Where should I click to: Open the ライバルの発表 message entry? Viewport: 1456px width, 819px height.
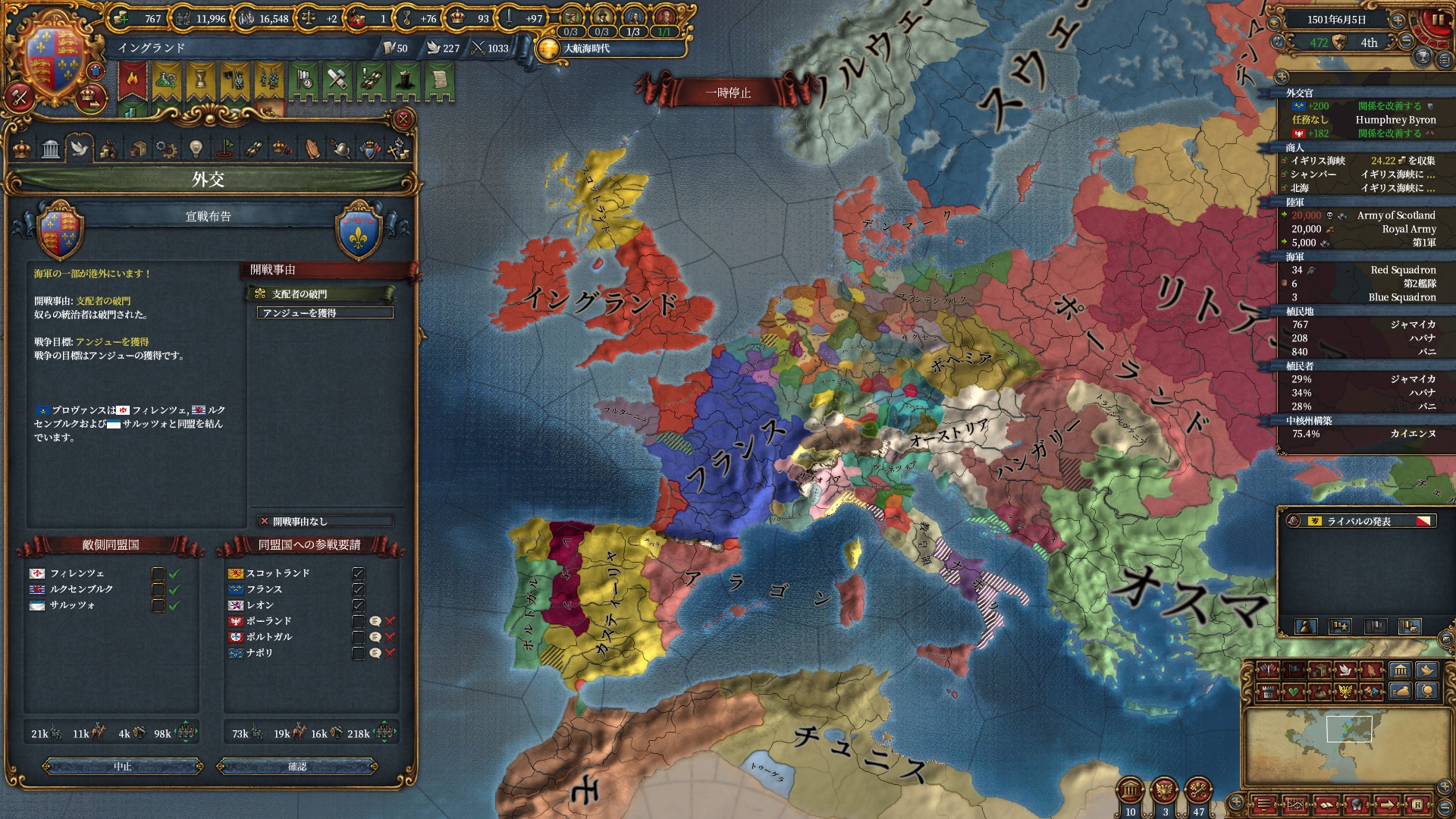click(1359, 521)
